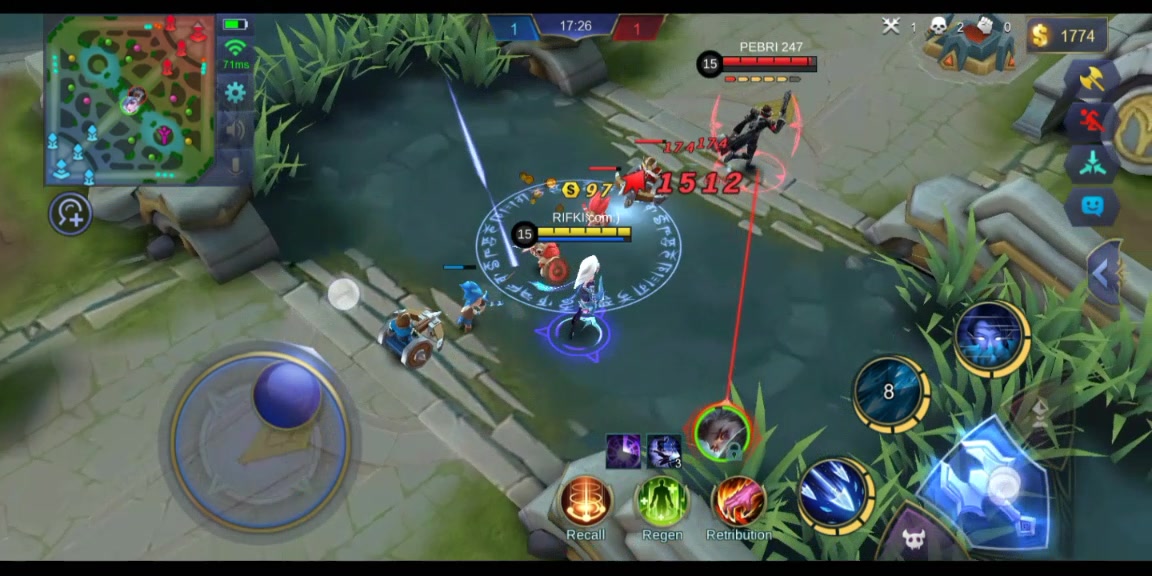The image size is (1152, 576).
Task: Open the quick chat smiley bubble
Action: click(x=1090, y=206)
